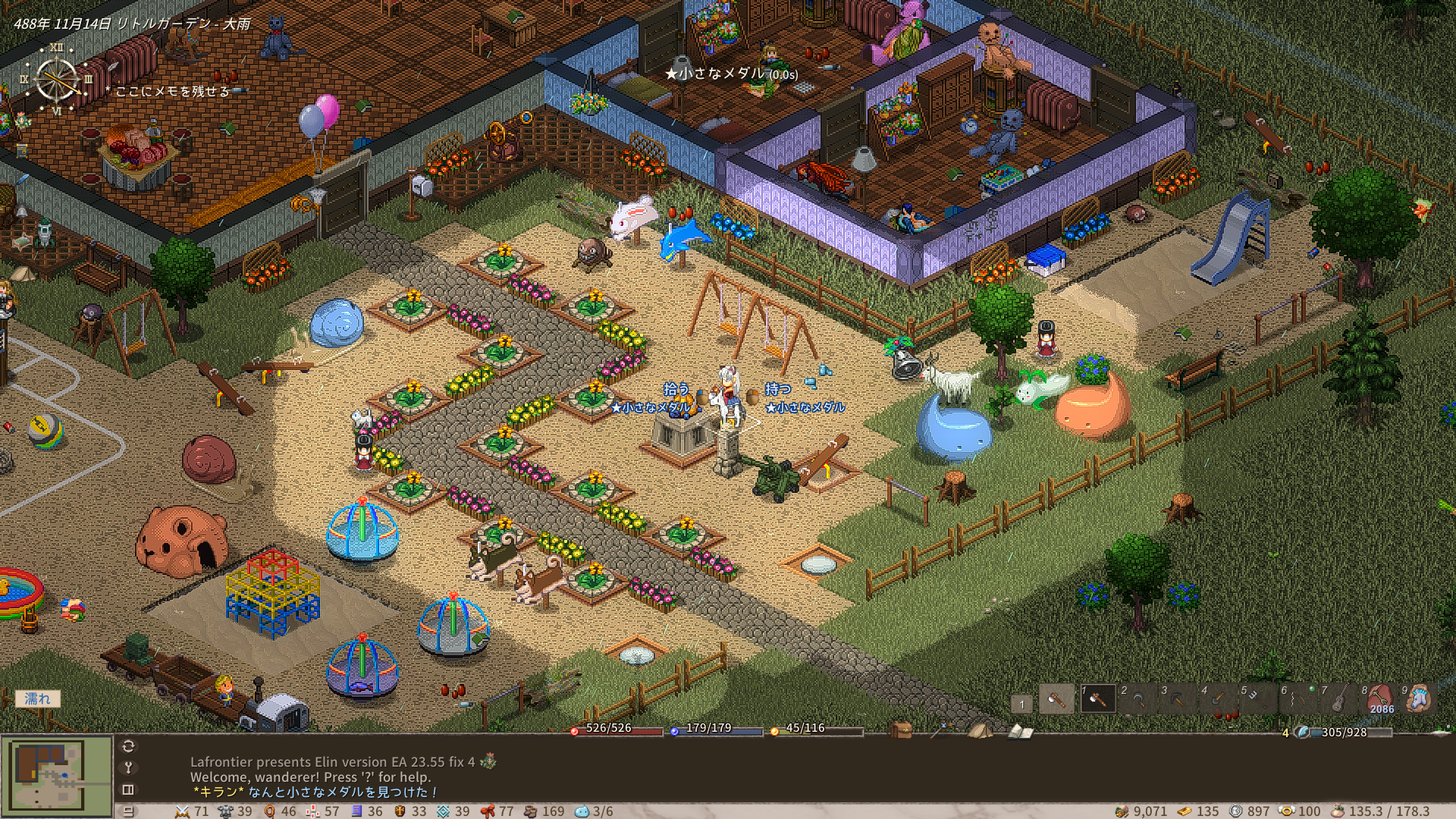Toggle the split-panel button beside the log
The height and width of the screenshot is (819, 1456).
click(x=128, y=789)
